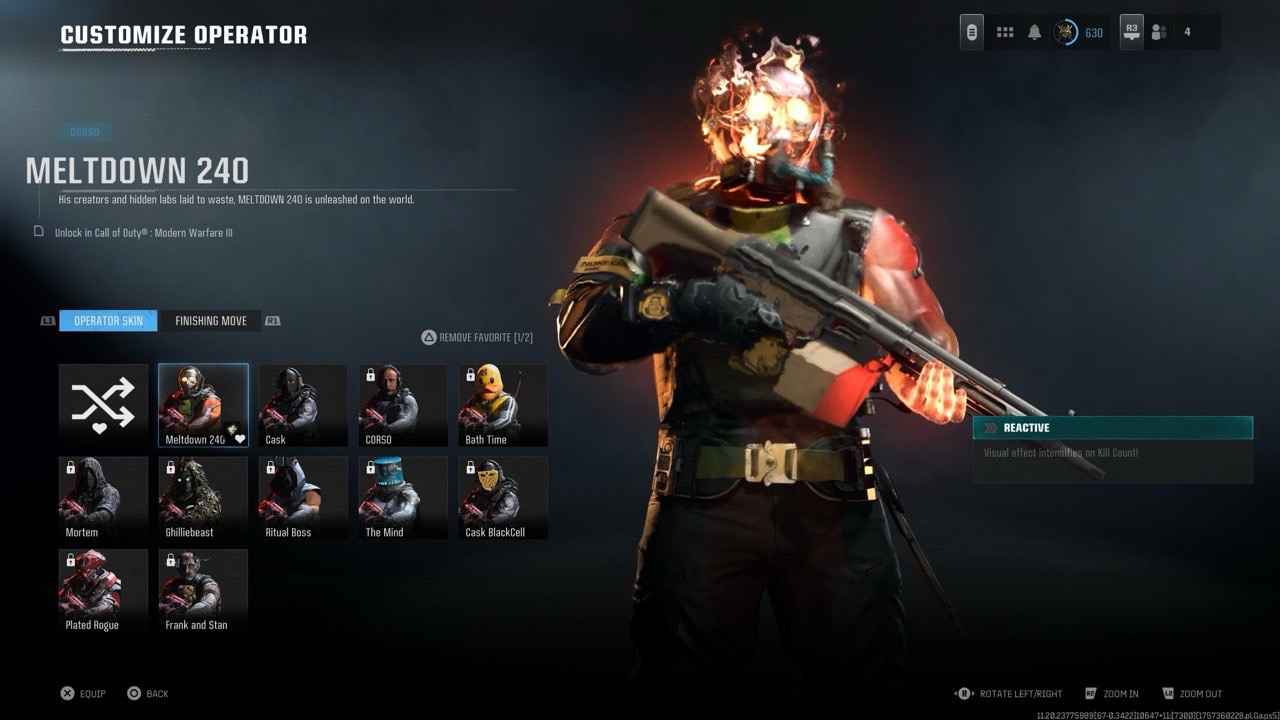Select the Meltdown 240 skin
Image resolution: width=1280 pixels, height=720 pixels.
203,405
